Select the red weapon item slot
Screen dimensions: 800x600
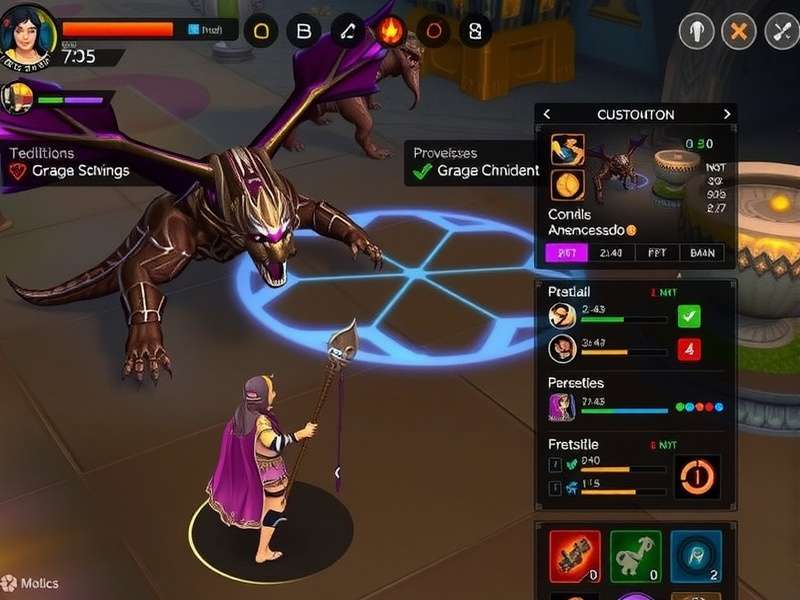pos(575,556)
